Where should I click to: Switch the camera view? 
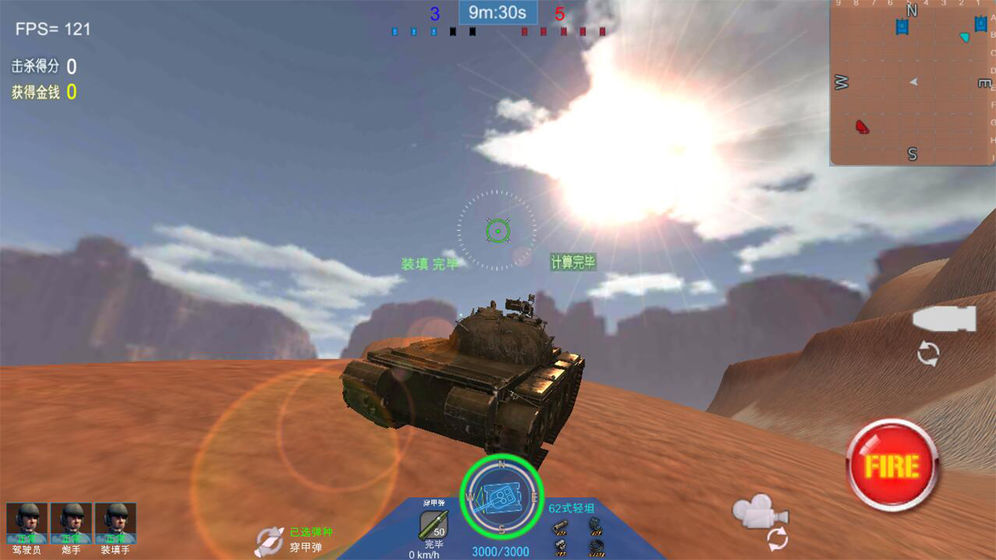(x=760, y=516)
